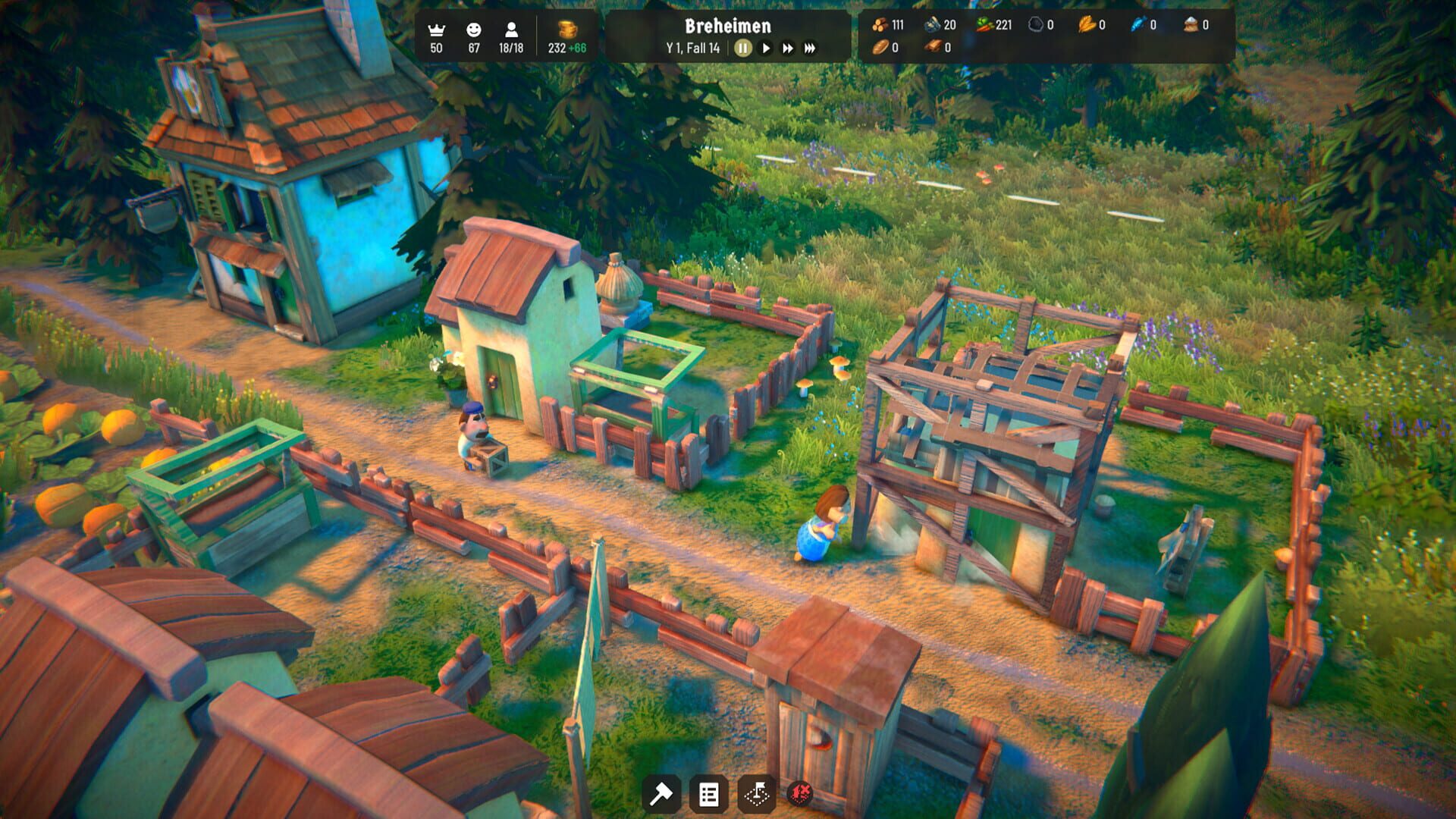Pause the game with the pause button
This screenshot has width=1456, height=819.
tap(742, 49)
